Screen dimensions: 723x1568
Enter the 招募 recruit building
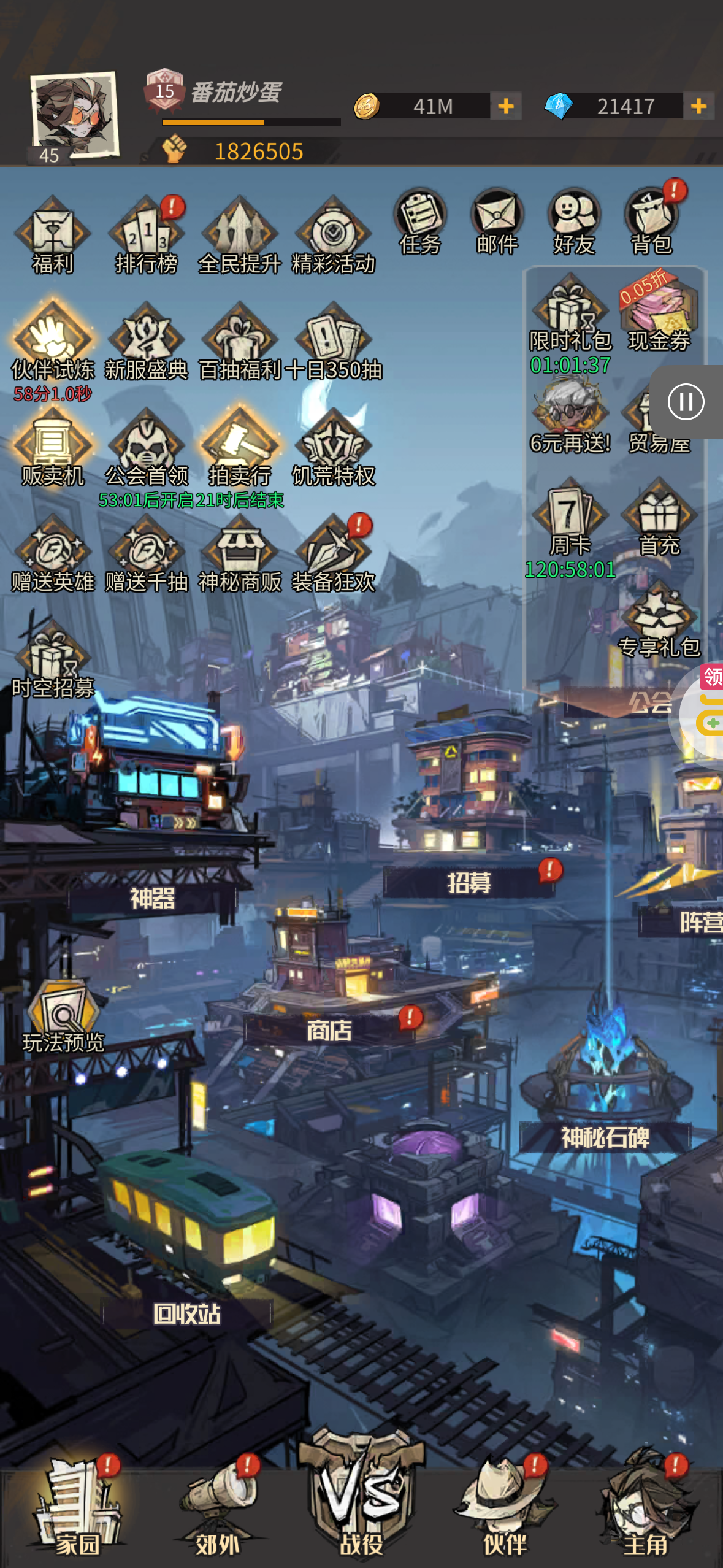click(469, 882)
